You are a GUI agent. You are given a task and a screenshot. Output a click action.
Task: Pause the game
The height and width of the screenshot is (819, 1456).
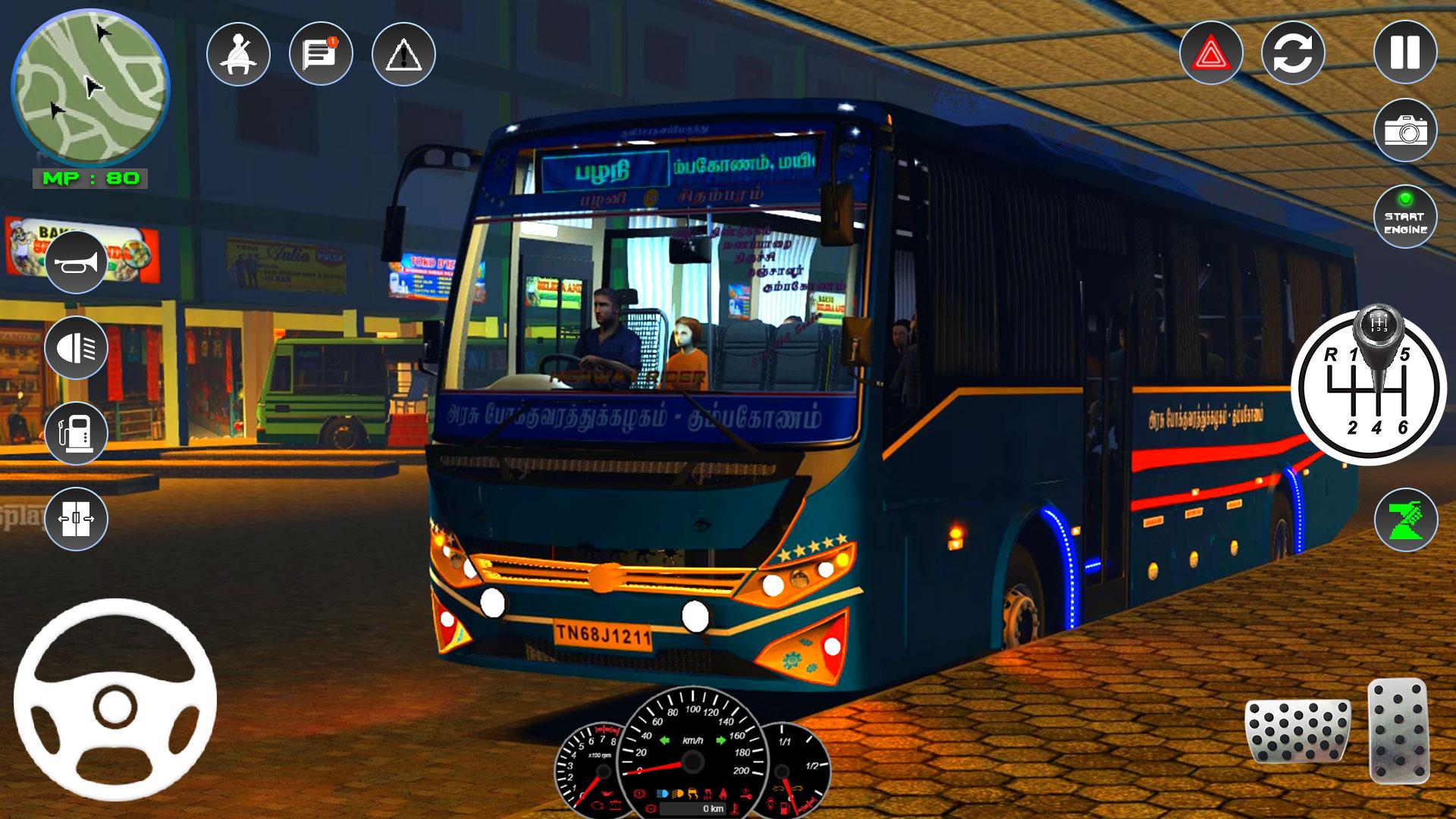[x=1404, y=52]
